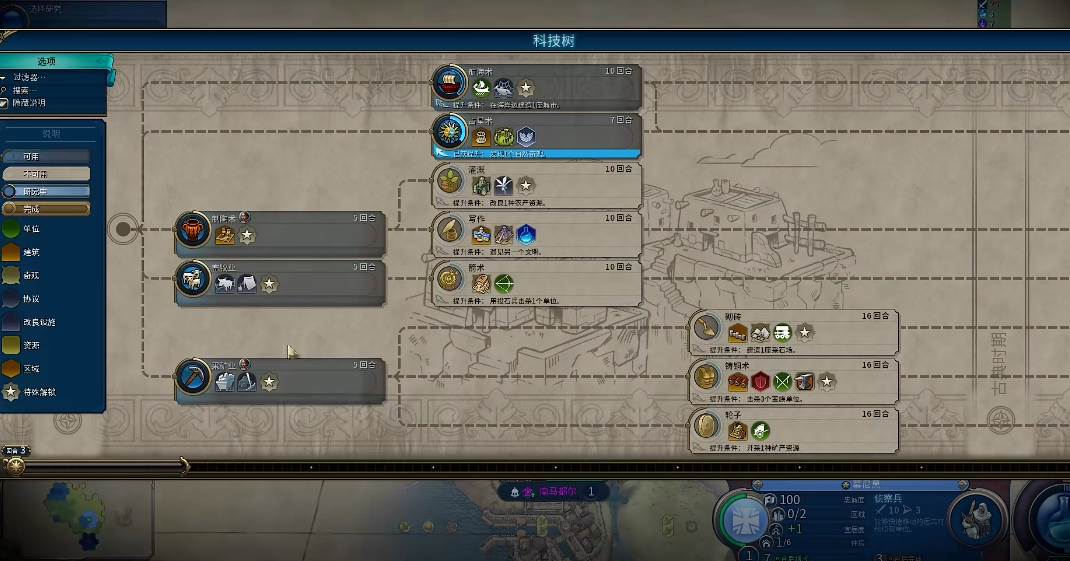
Task: Choose the Irrigation technology node
Action: pos(537,182)
